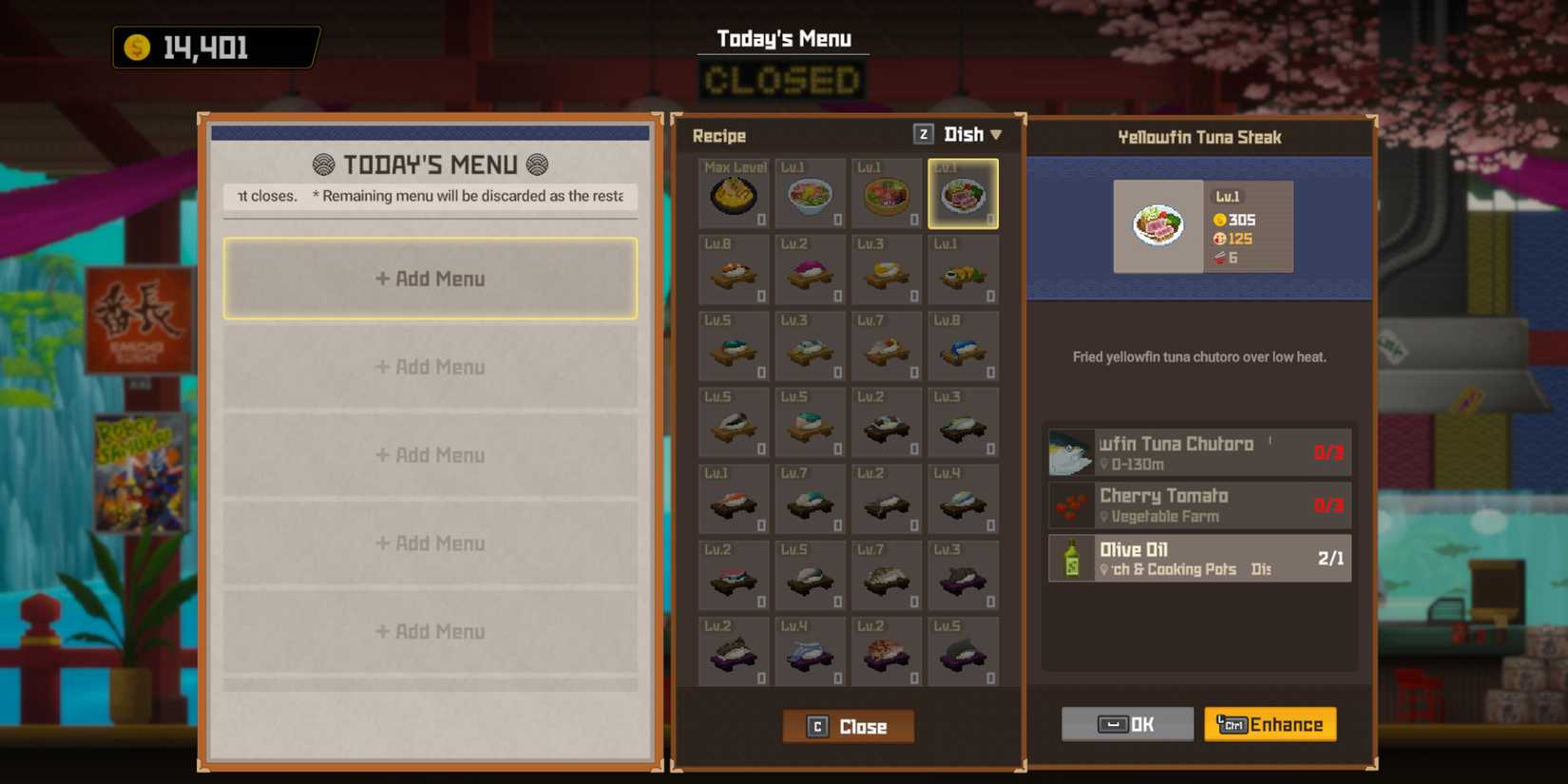Select the Lv.7 blue fish nigiri recipe
The width and height of the screenshot is (1568, 784).
[810, 499]
